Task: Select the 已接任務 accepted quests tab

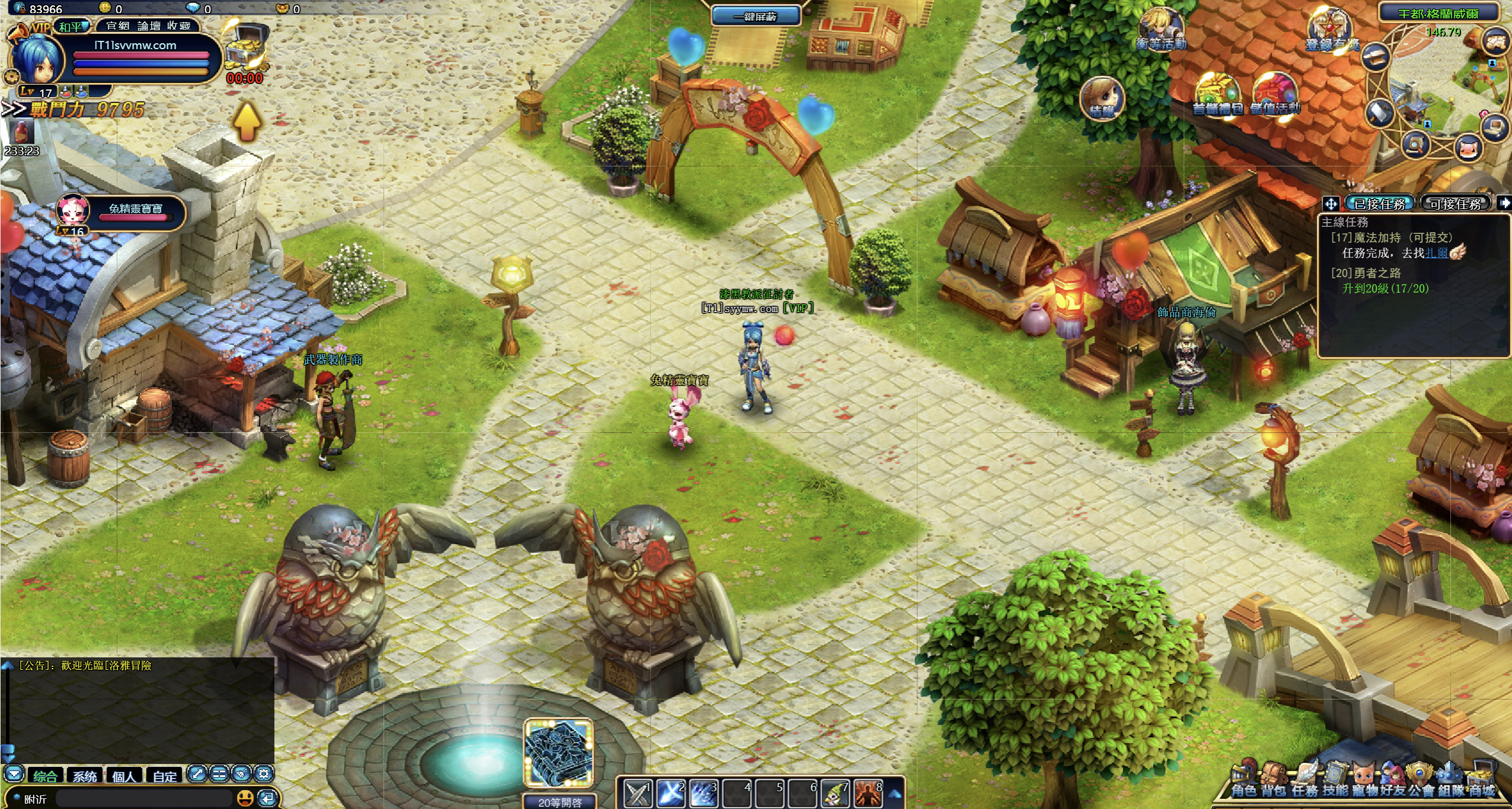Action: (x=1380, y=204)
